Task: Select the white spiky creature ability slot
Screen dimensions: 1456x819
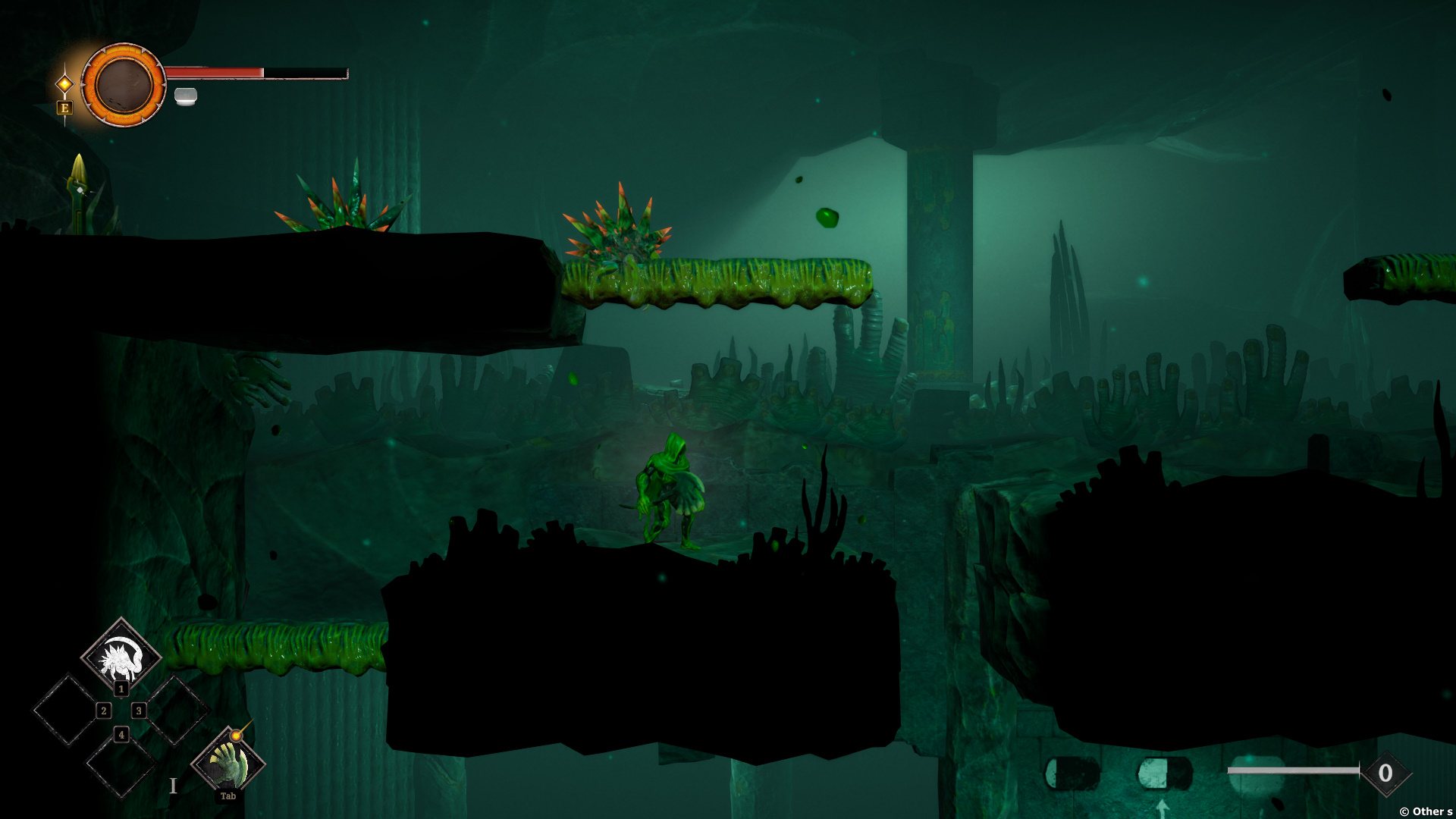Action: pos(121,655)
